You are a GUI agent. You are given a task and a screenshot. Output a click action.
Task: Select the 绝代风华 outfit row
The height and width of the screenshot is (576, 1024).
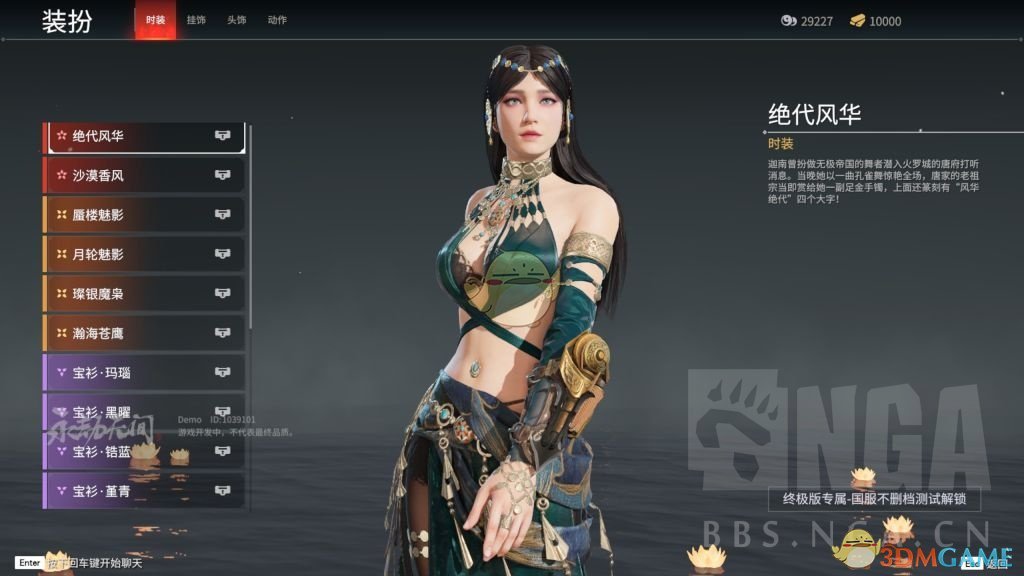pos(144,136)
